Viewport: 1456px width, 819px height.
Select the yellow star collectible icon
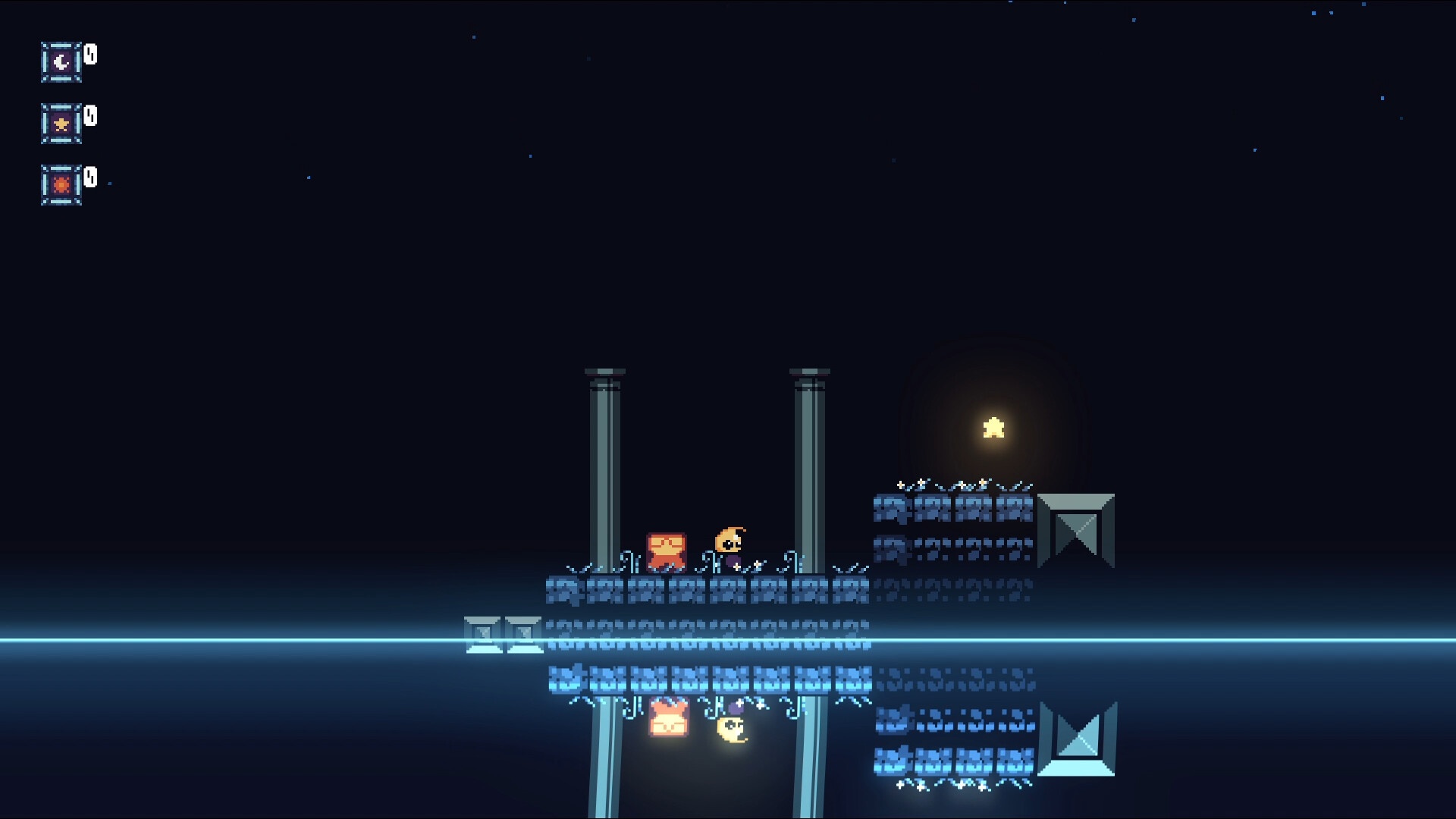pyautogui.click(x=61, y=124)
